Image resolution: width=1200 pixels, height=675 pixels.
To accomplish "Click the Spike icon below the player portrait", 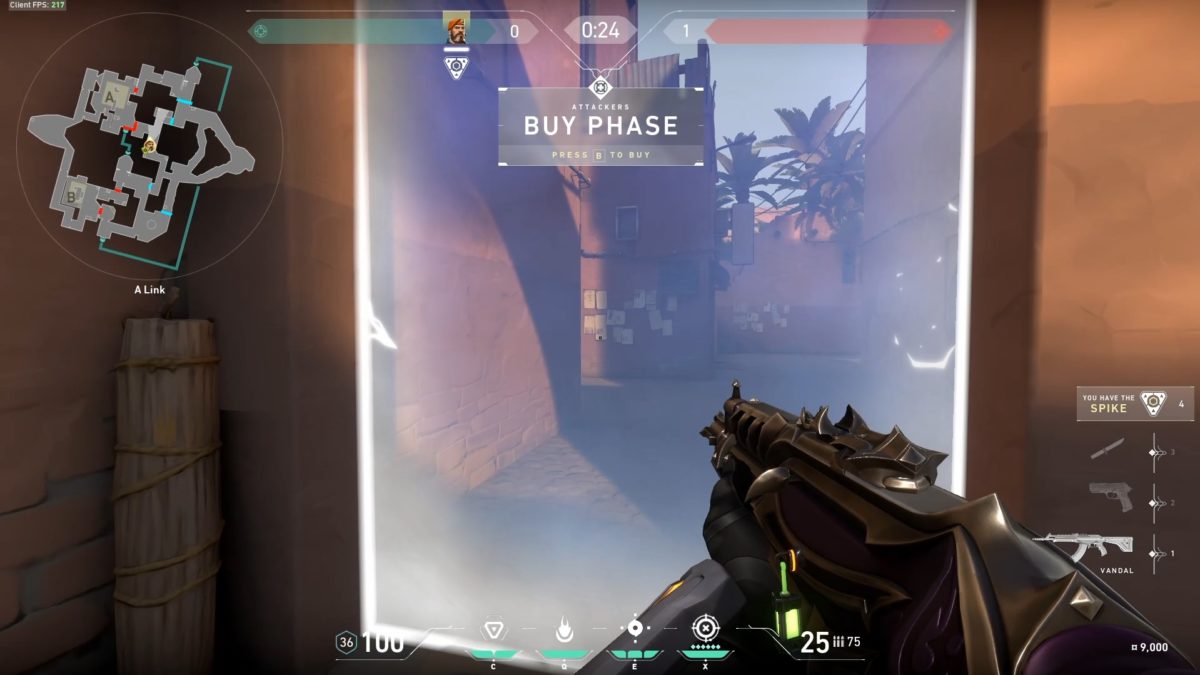I will 456,66.
